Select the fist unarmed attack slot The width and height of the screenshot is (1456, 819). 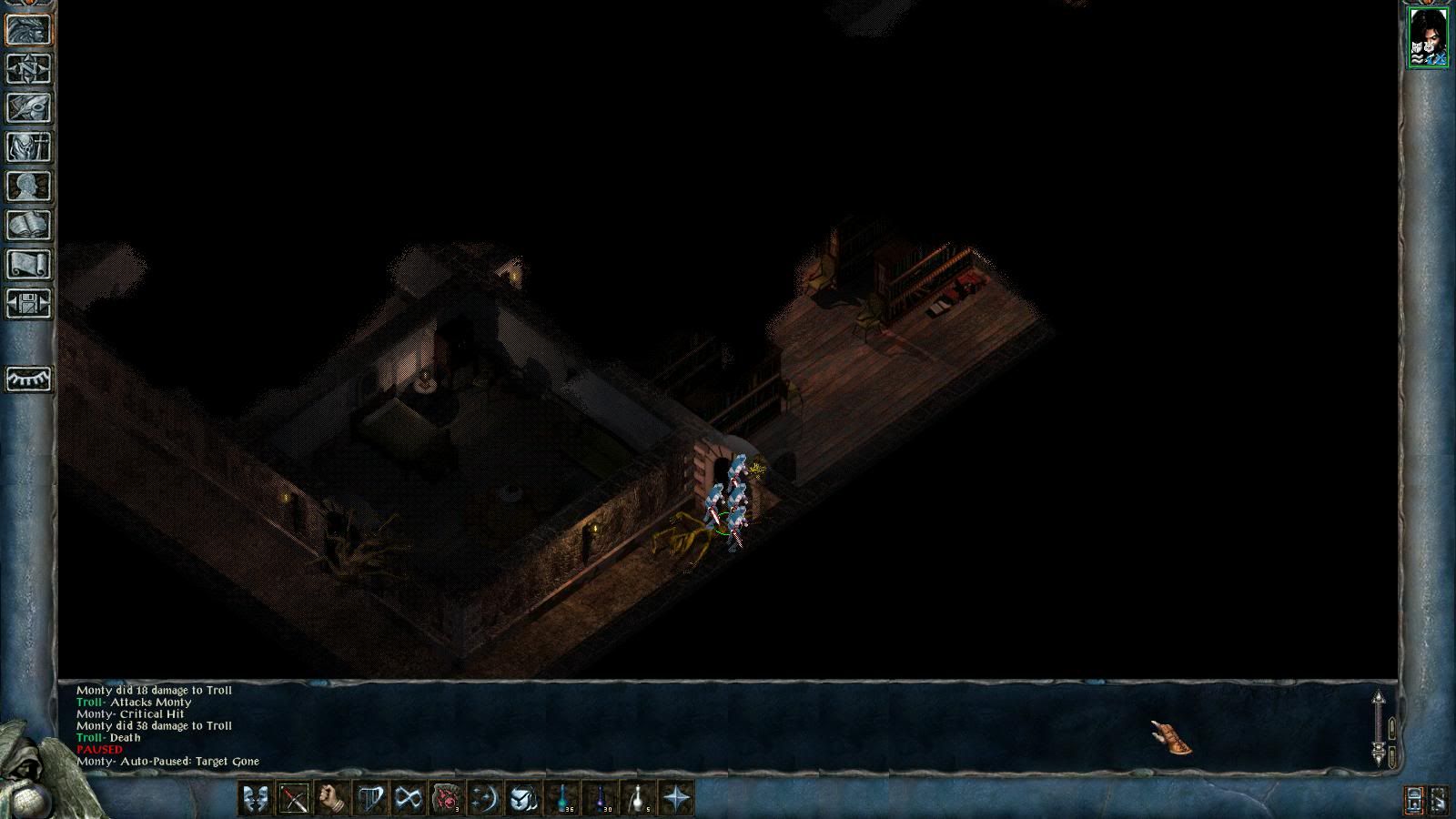pyautogui.click(x=332, y=798)
